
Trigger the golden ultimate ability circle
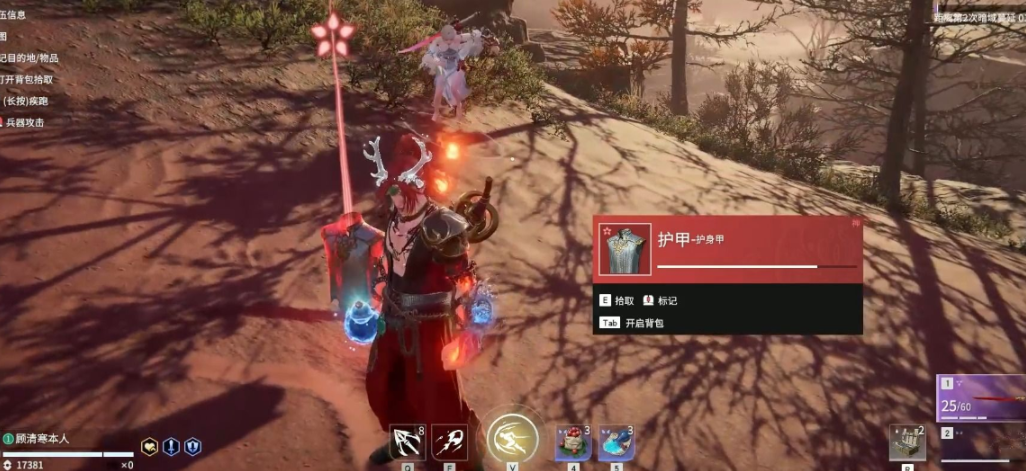(x=513, y=438)
